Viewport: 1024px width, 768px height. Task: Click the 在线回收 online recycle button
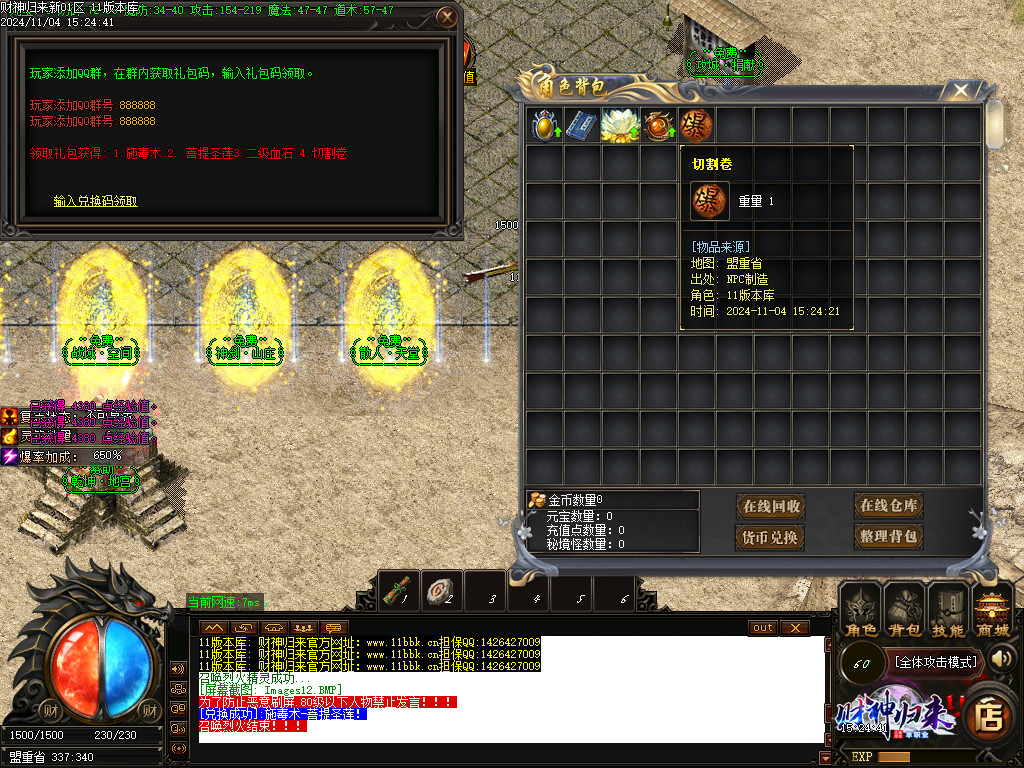point(771,506)
